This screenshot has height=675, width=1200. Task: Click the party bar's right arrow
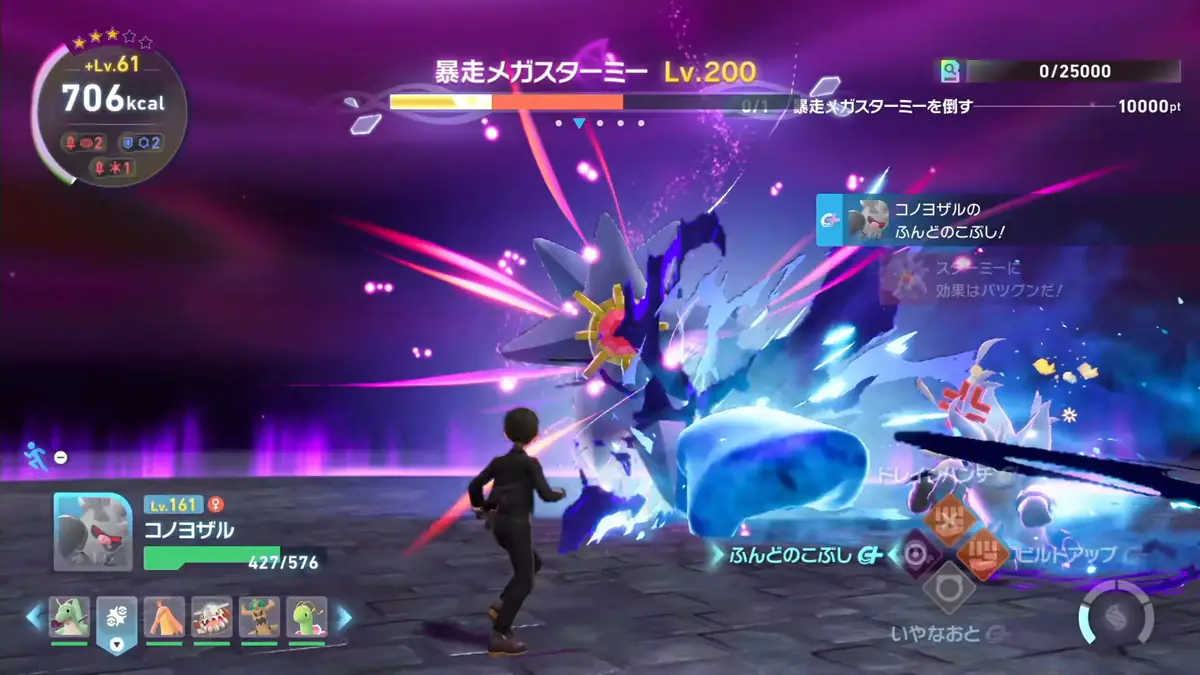(x=343, y=618)
